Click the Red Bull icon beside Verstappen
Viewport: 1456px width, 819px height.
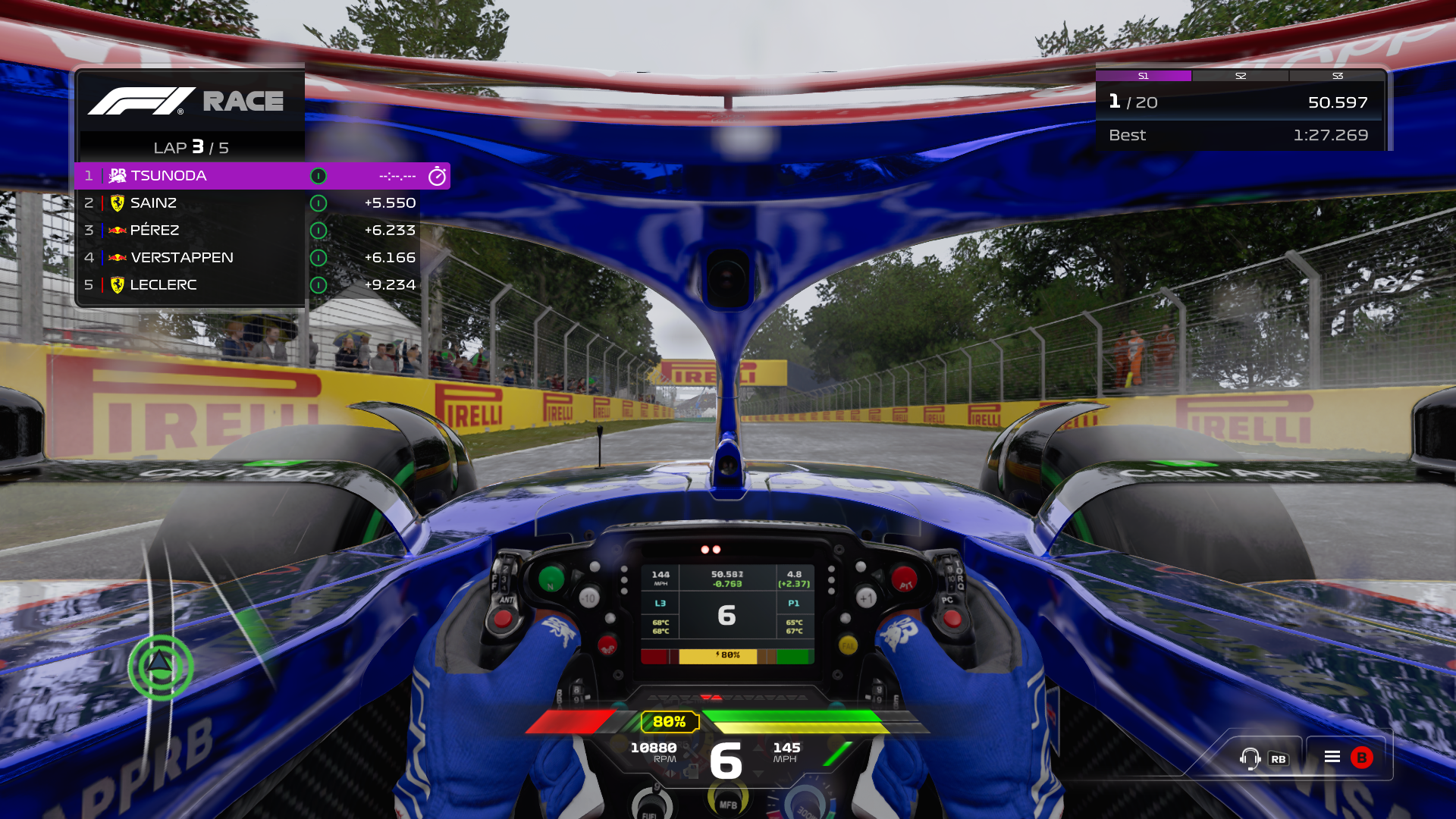pyautogui.click(x=116, y=257)
